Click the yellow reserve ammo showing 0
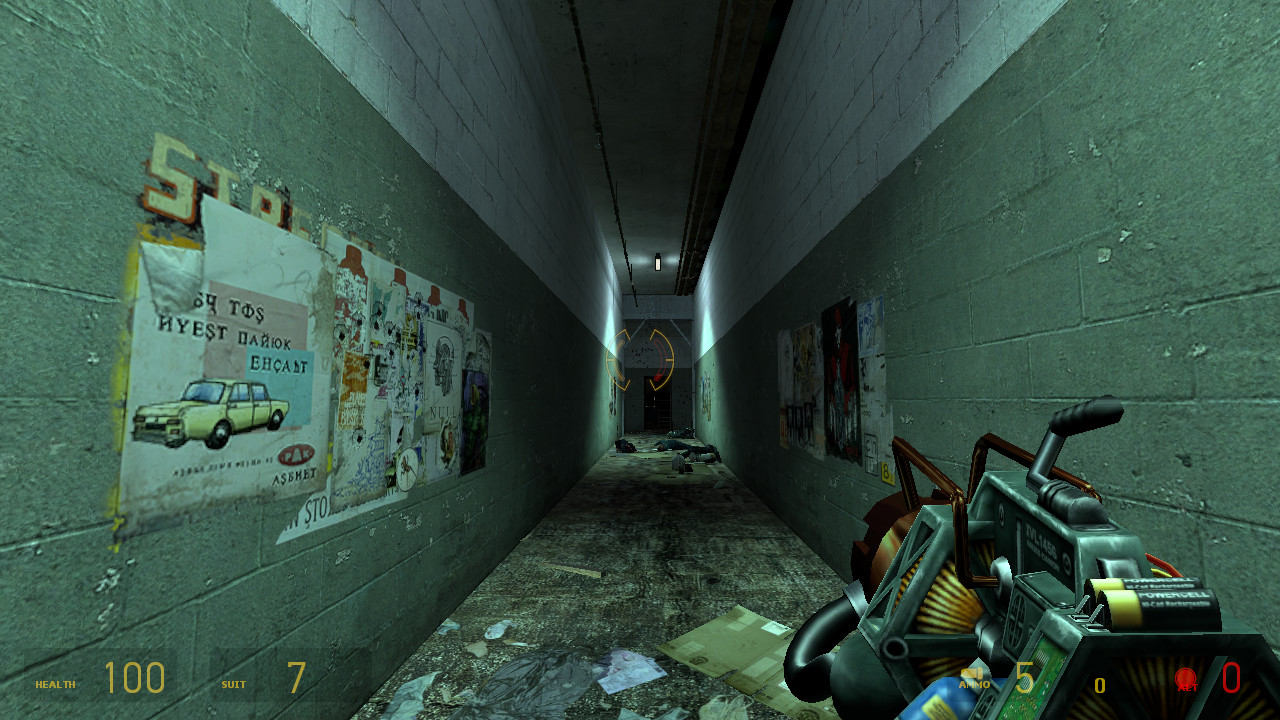Screen dimensions: 1280x720 point(1100,685)
